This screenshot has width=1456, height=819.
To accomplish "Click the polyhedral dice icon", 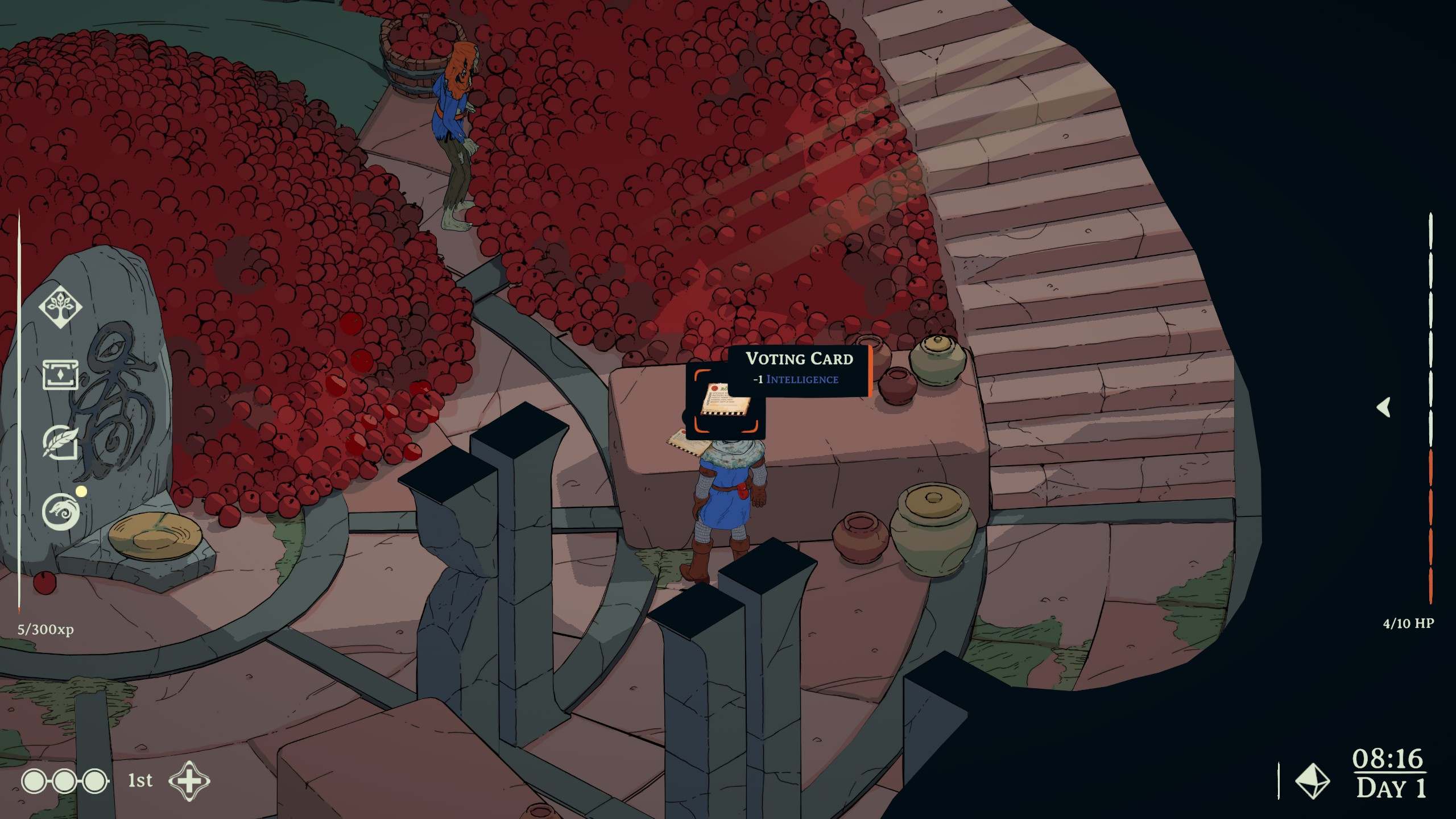I will pos(1312,781).
